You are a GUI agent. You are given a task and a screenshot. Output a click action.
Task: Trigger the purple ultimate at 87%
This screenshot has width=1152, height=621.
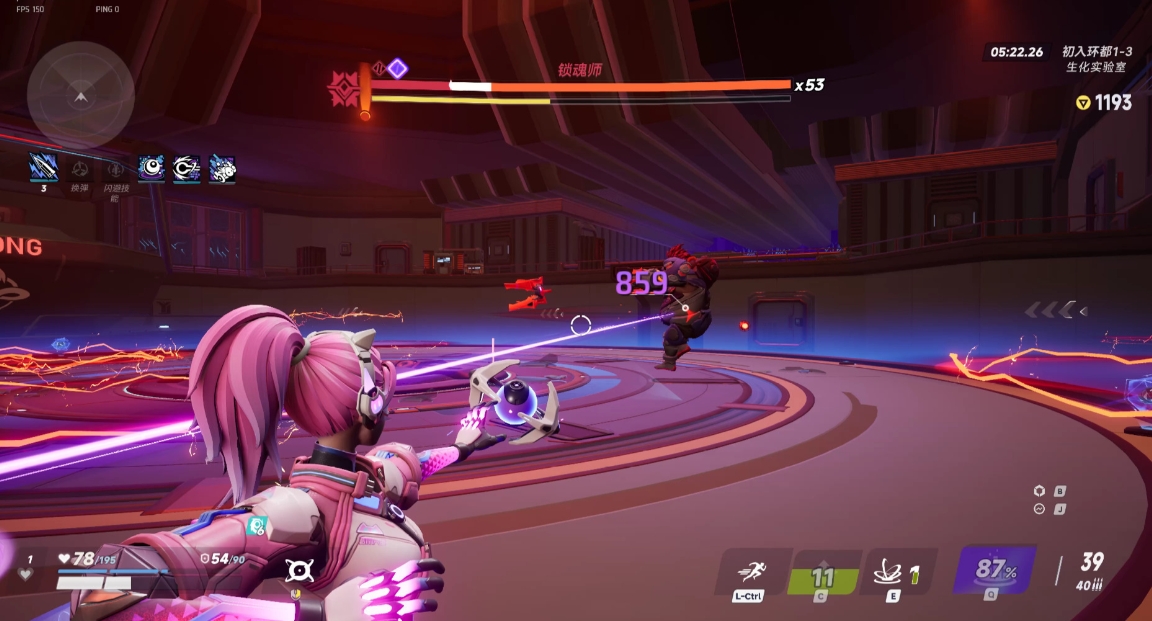point(991,571)
